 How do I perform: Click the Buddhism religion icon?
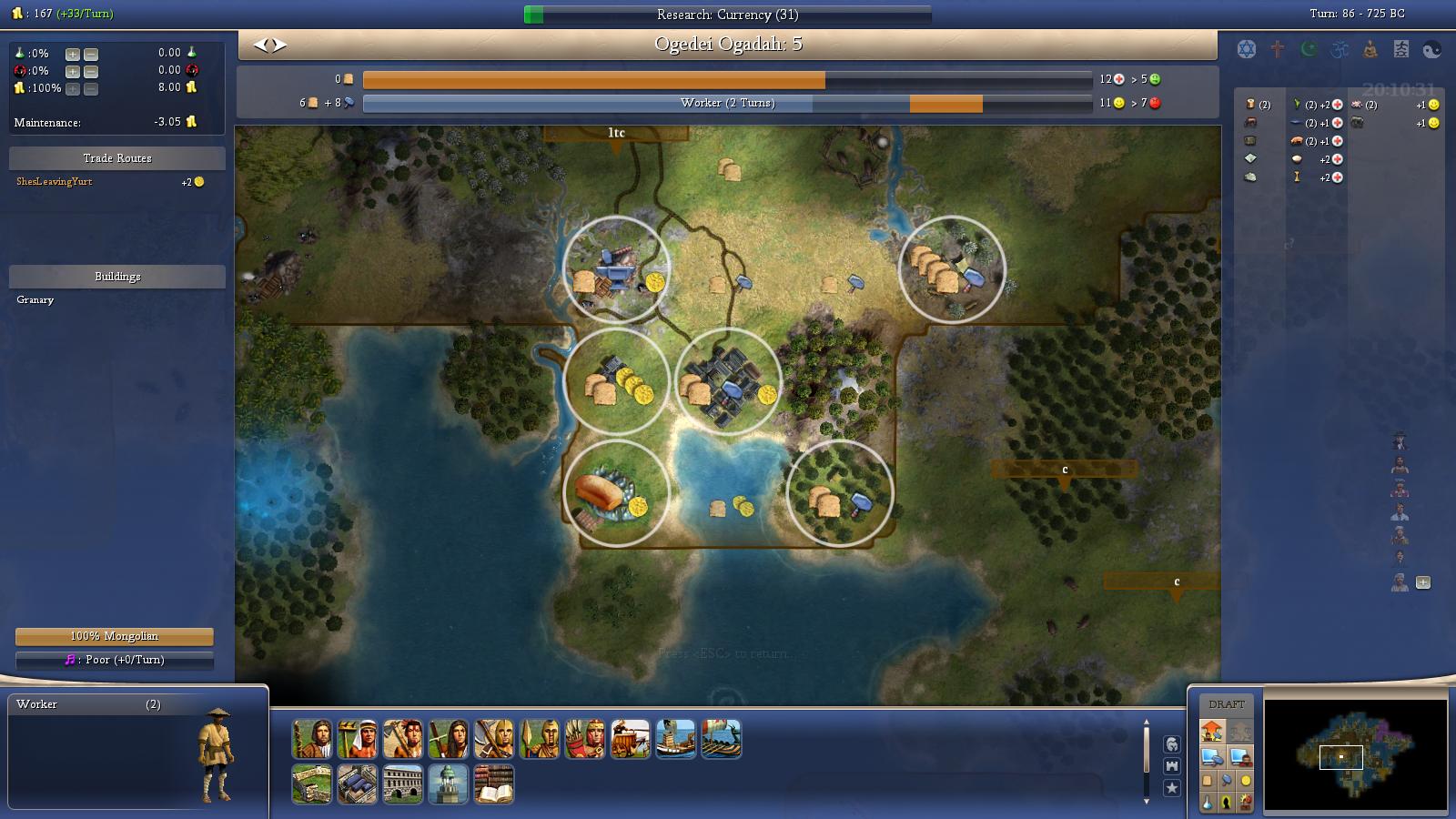pyautogui.click(x=1368, y=49)
